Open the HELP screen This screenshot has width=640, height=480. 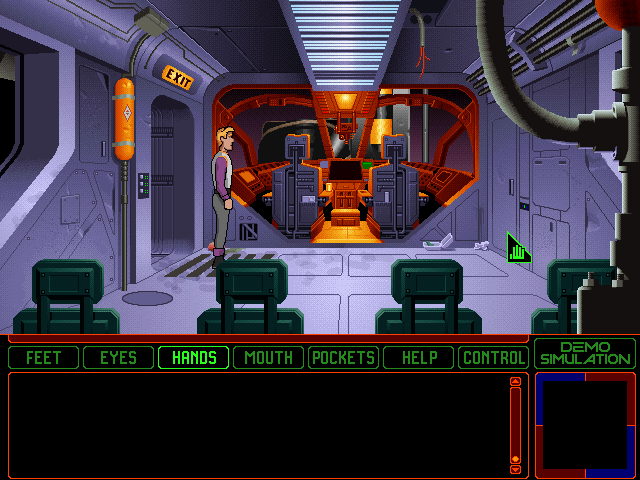419,357
